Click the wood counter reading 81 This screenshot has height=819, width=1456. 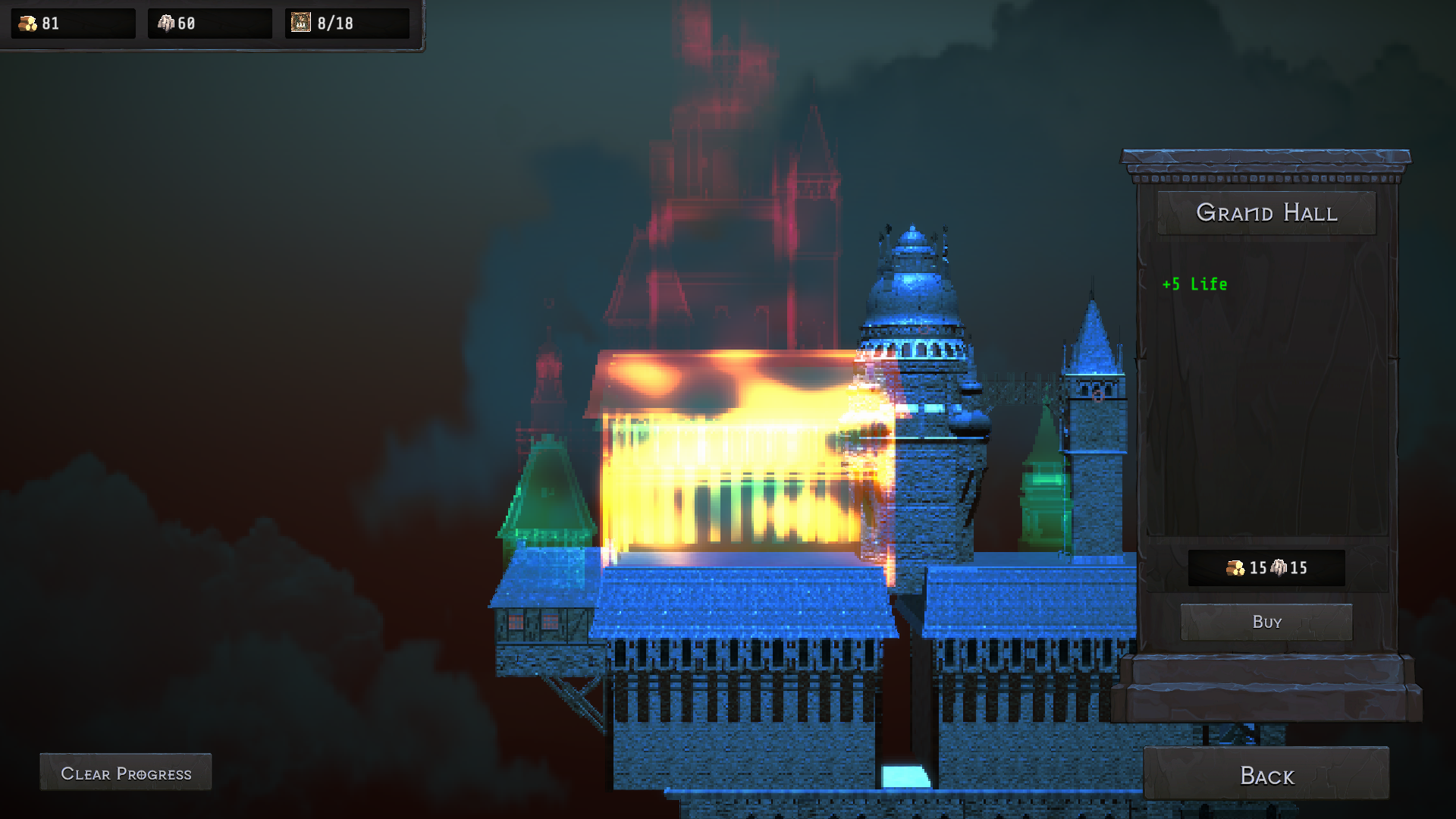point(49,22)
